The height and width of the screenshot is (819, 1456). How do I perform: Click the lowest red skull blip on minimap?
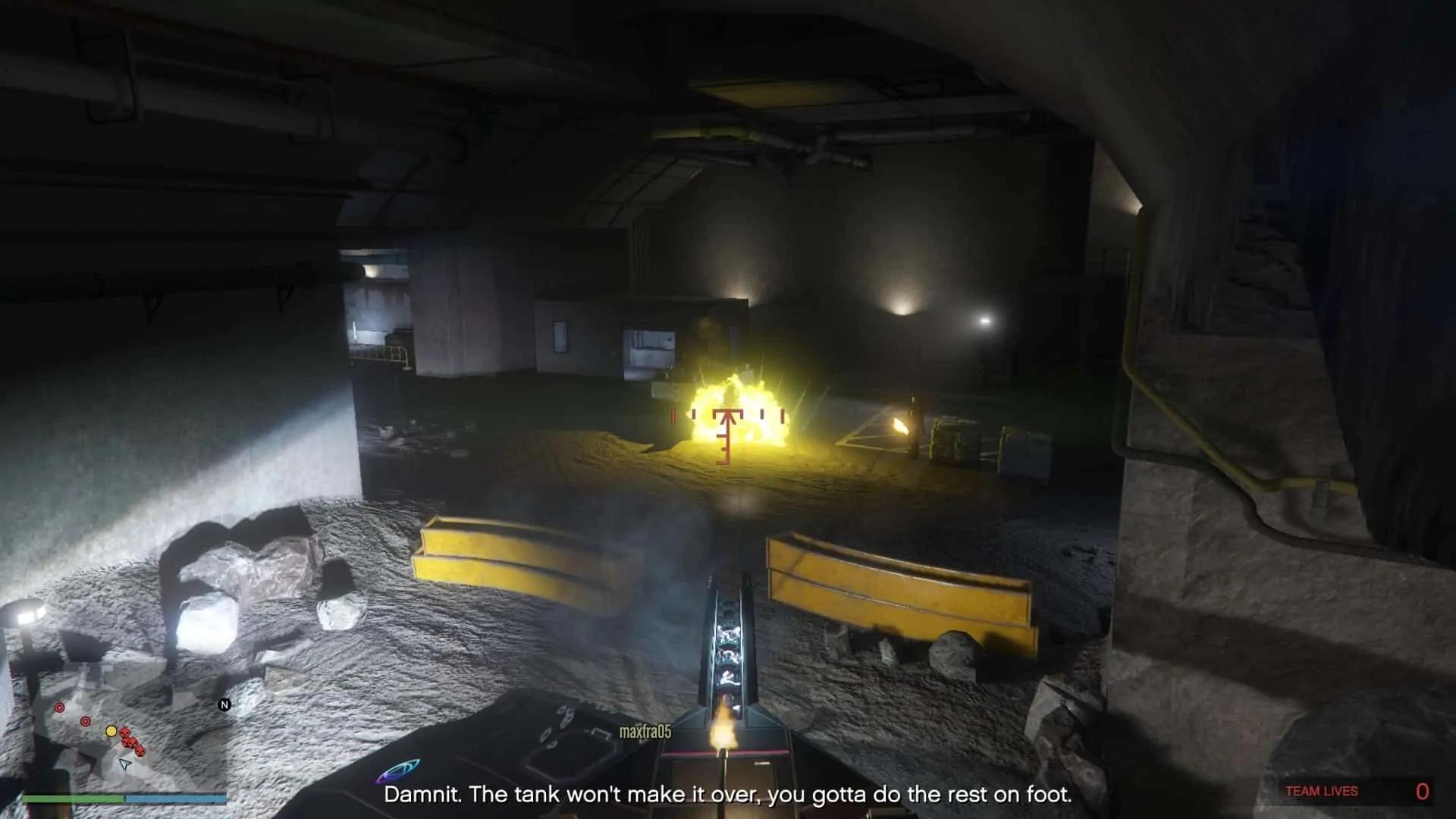pyautogui.click(x=140, y=752)
